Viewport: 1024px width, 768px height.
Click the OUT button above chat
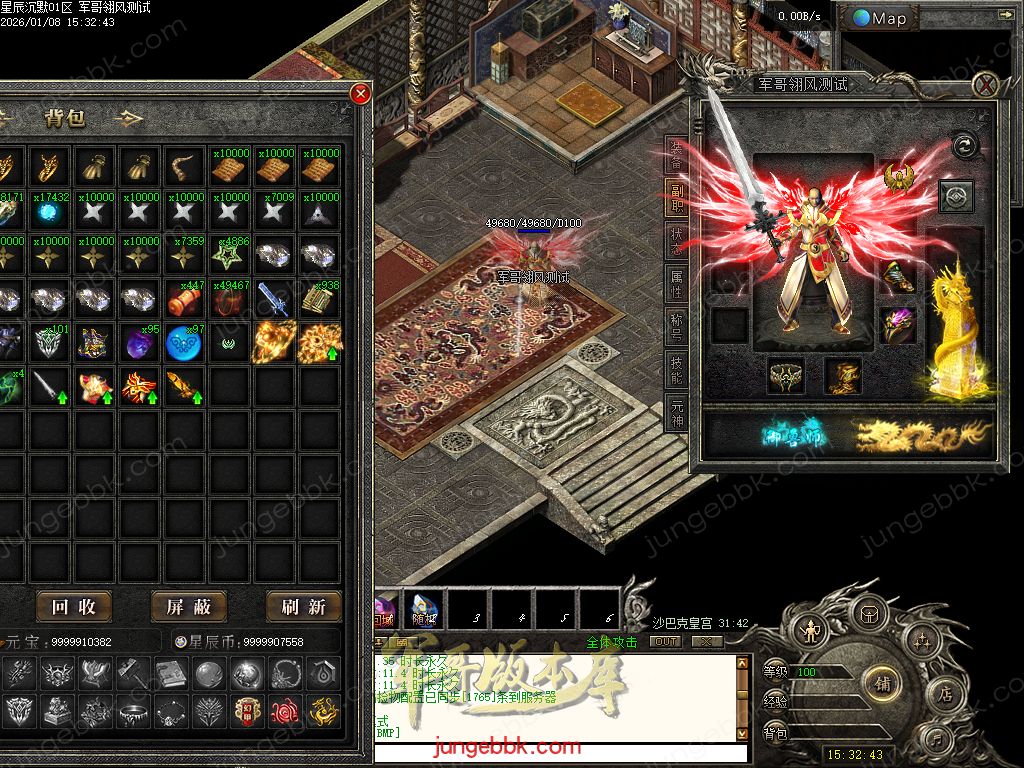[664, 642]
